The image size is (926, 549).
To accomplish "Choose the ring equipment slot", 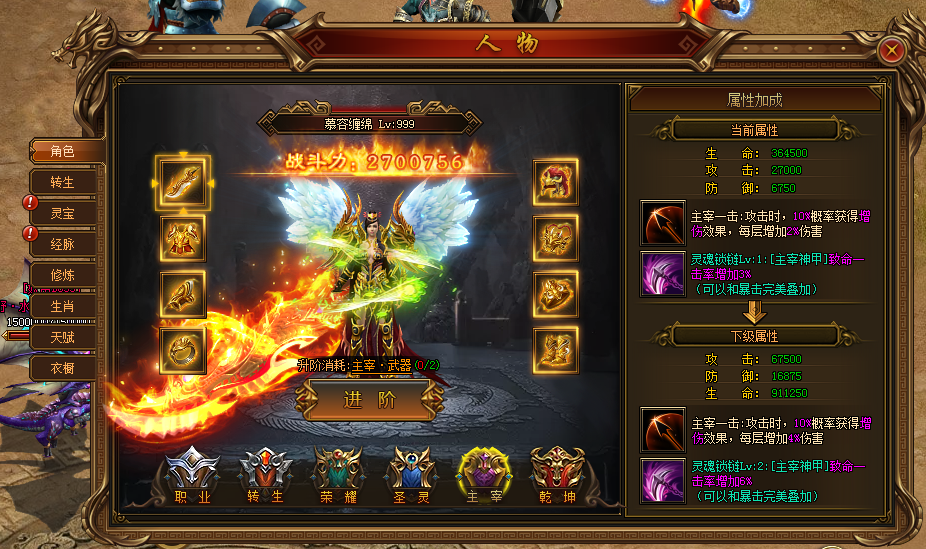I will point(183,351).
